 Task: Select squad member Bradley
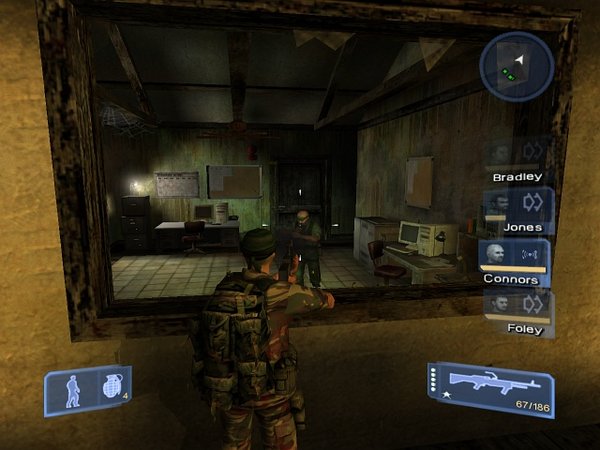[517, 158]
